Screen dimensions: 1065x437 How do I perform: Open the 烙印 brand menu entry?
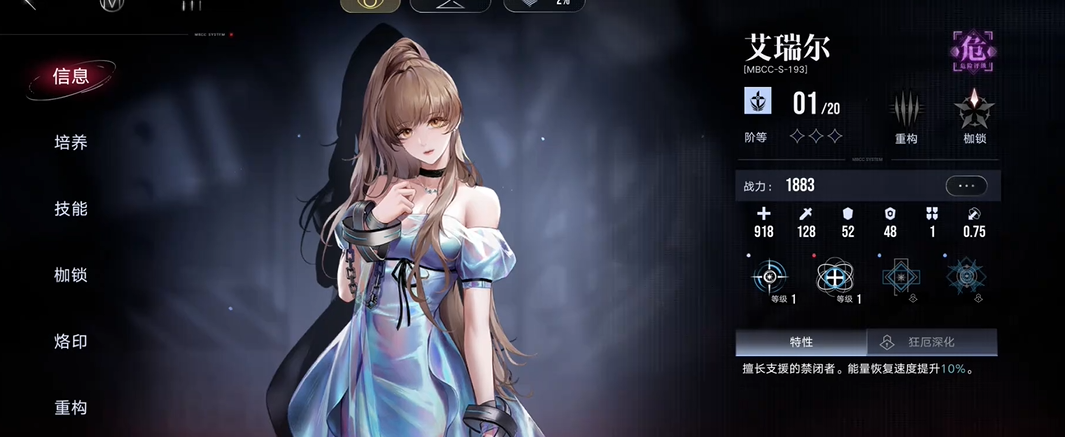point(71,341)
